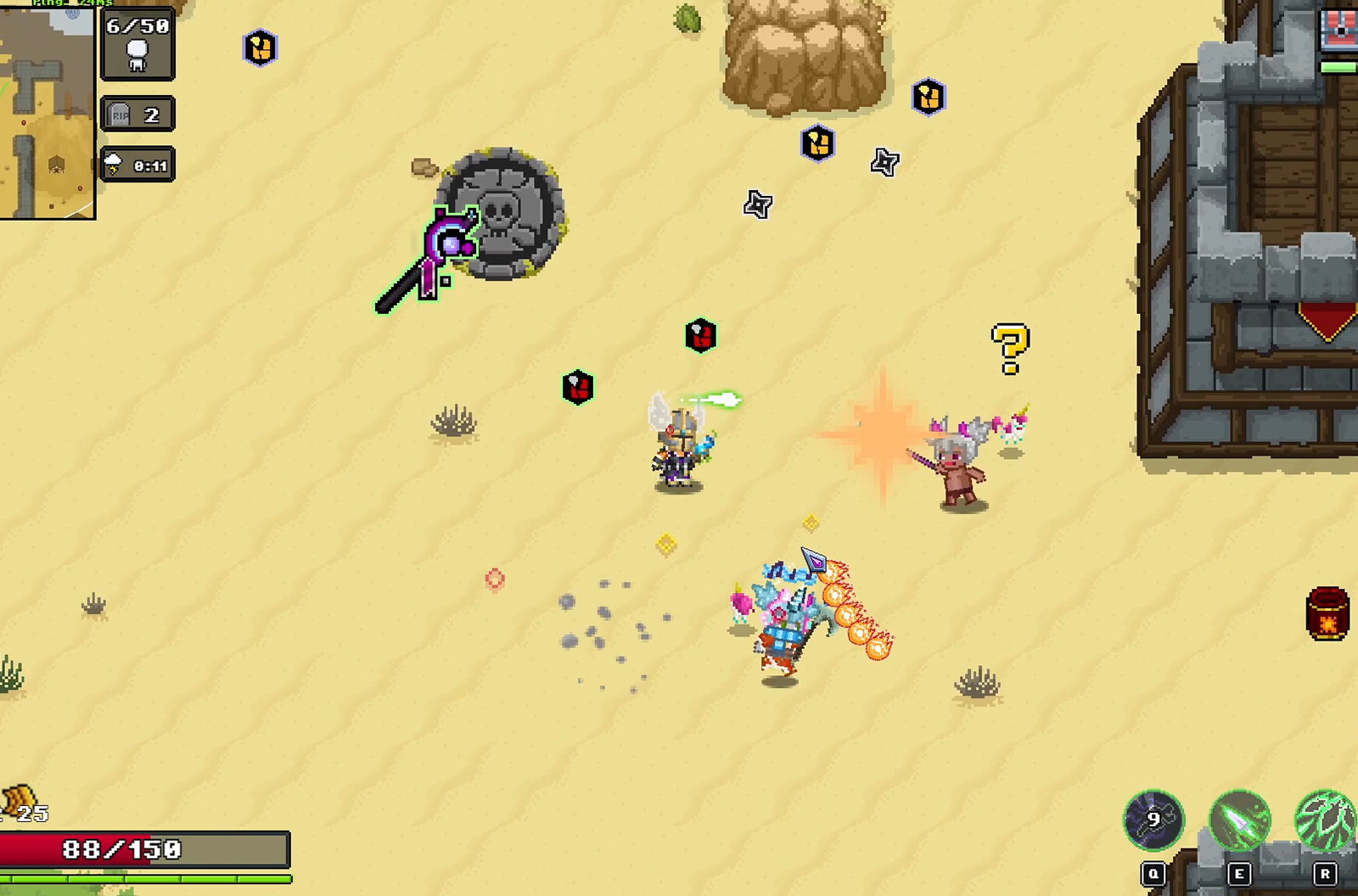Trigger the green lightning ability
This screenshot has height=896, width=1358.
pyautogui.click(x=1325, y=820)
